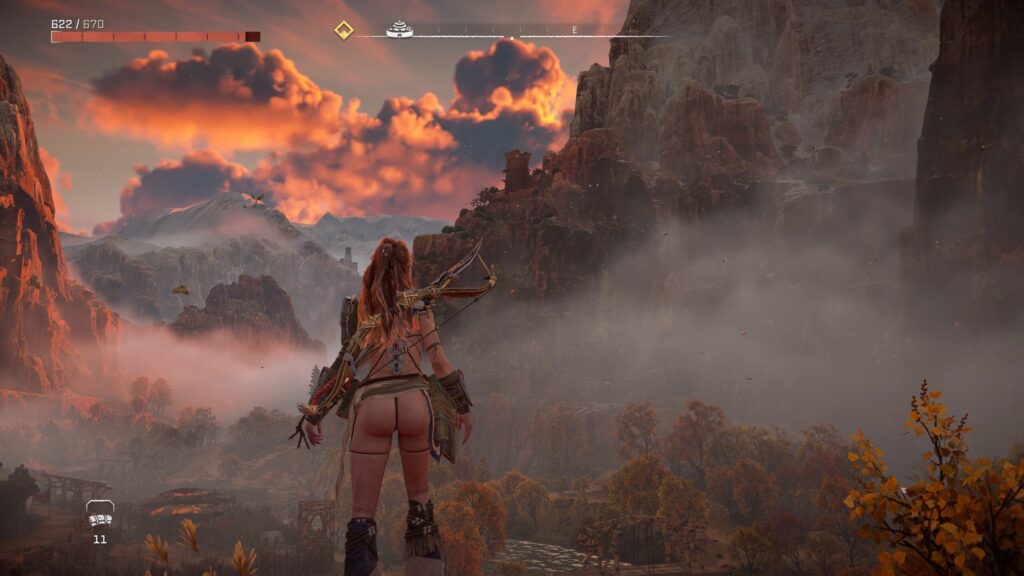The width and height of the screenshot is (1024, 576).
Task: Select the yellow diamond quest marker on compass
Action: [x=344, y=30]
